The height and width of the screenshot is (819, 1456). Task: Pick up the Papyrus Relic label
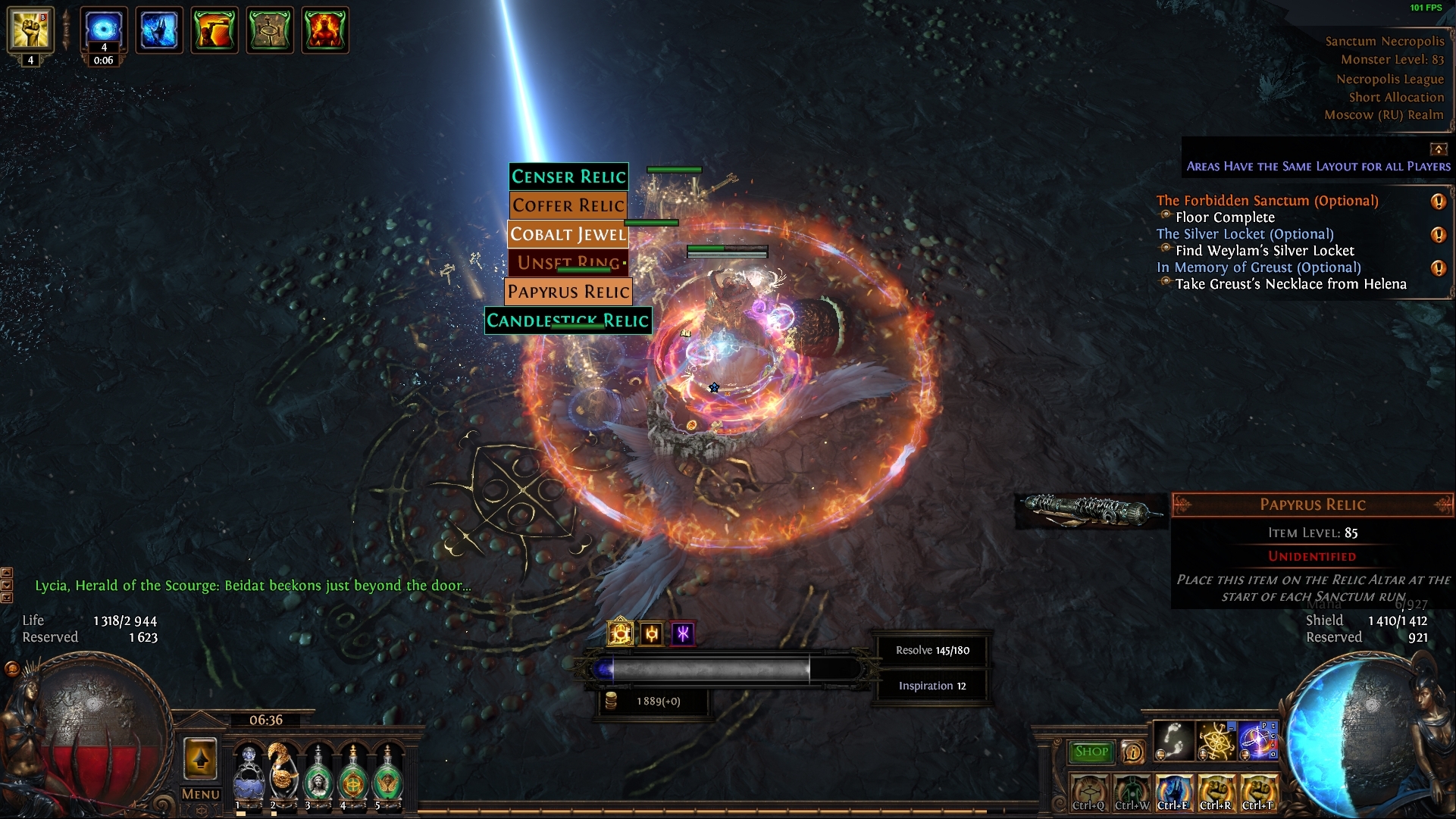click(x=568, y=292)
